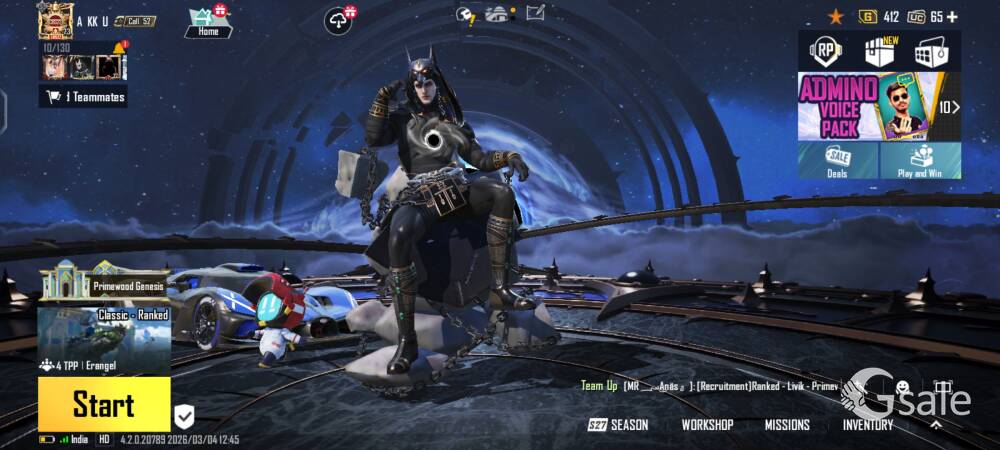Screen dimensions: 1000x450
Task: Add UC with the plus button
Action: (x=952, y=16)
